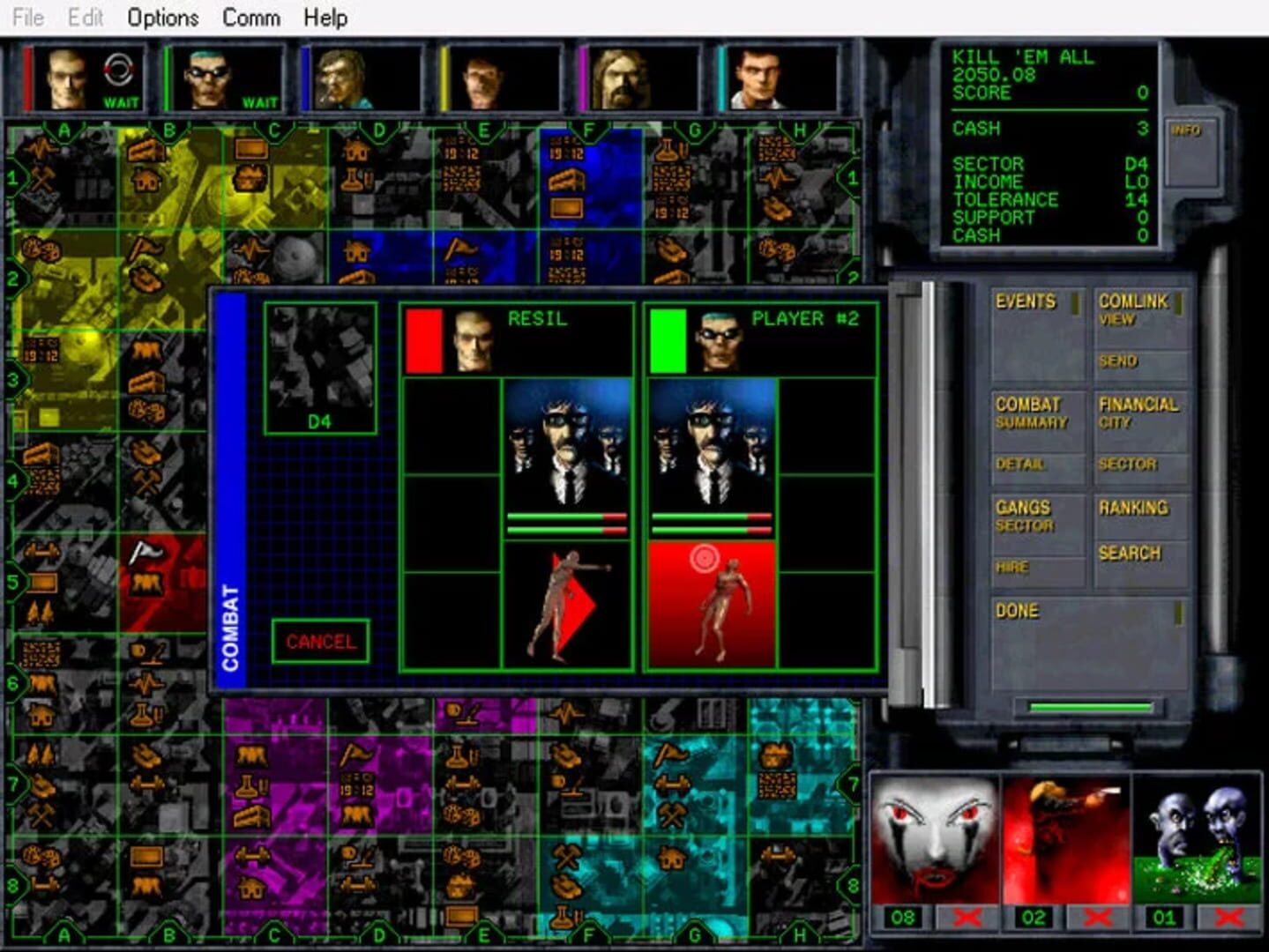Viewport: 1269px width, 952px height.
Task: Click CANCEL to abort the combat
Action: [x=321, y=642]
